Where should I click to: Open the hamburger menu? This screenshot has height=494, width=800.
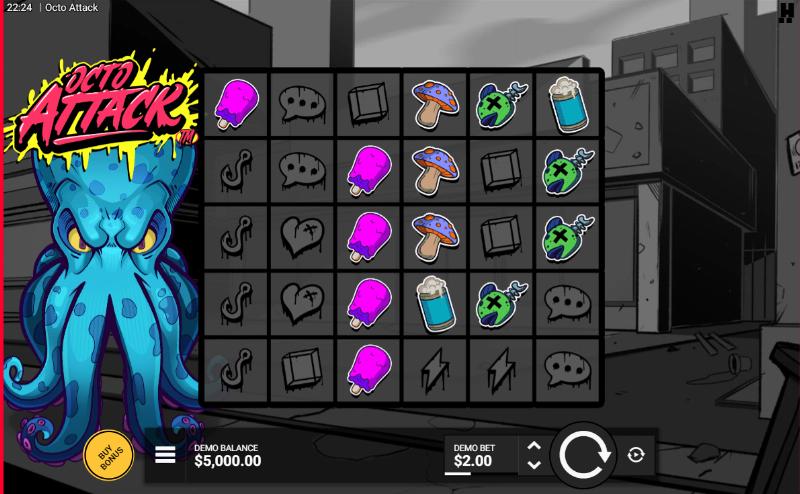pyautogui.click(x=166, y=456)
